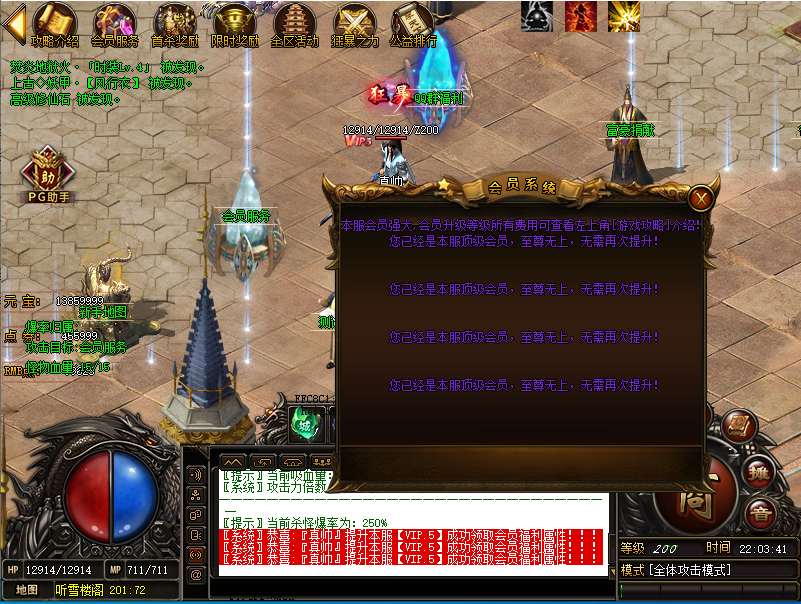Open the 限时奖励 timed rewards icon
The height and width of the screenshot is (604, 801).
point(235,25)
